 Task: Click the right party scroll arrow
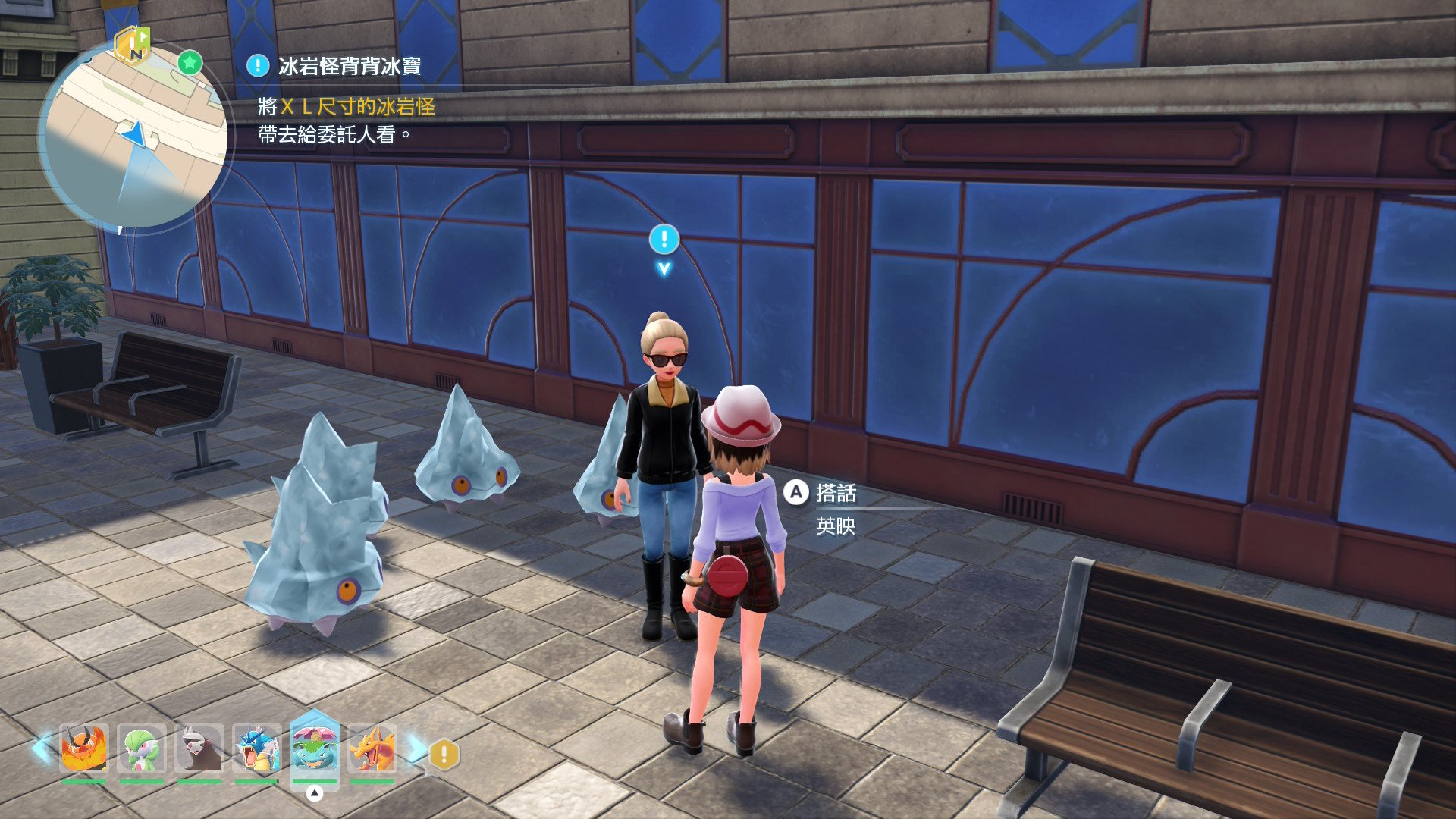click(x=416, y=748)
